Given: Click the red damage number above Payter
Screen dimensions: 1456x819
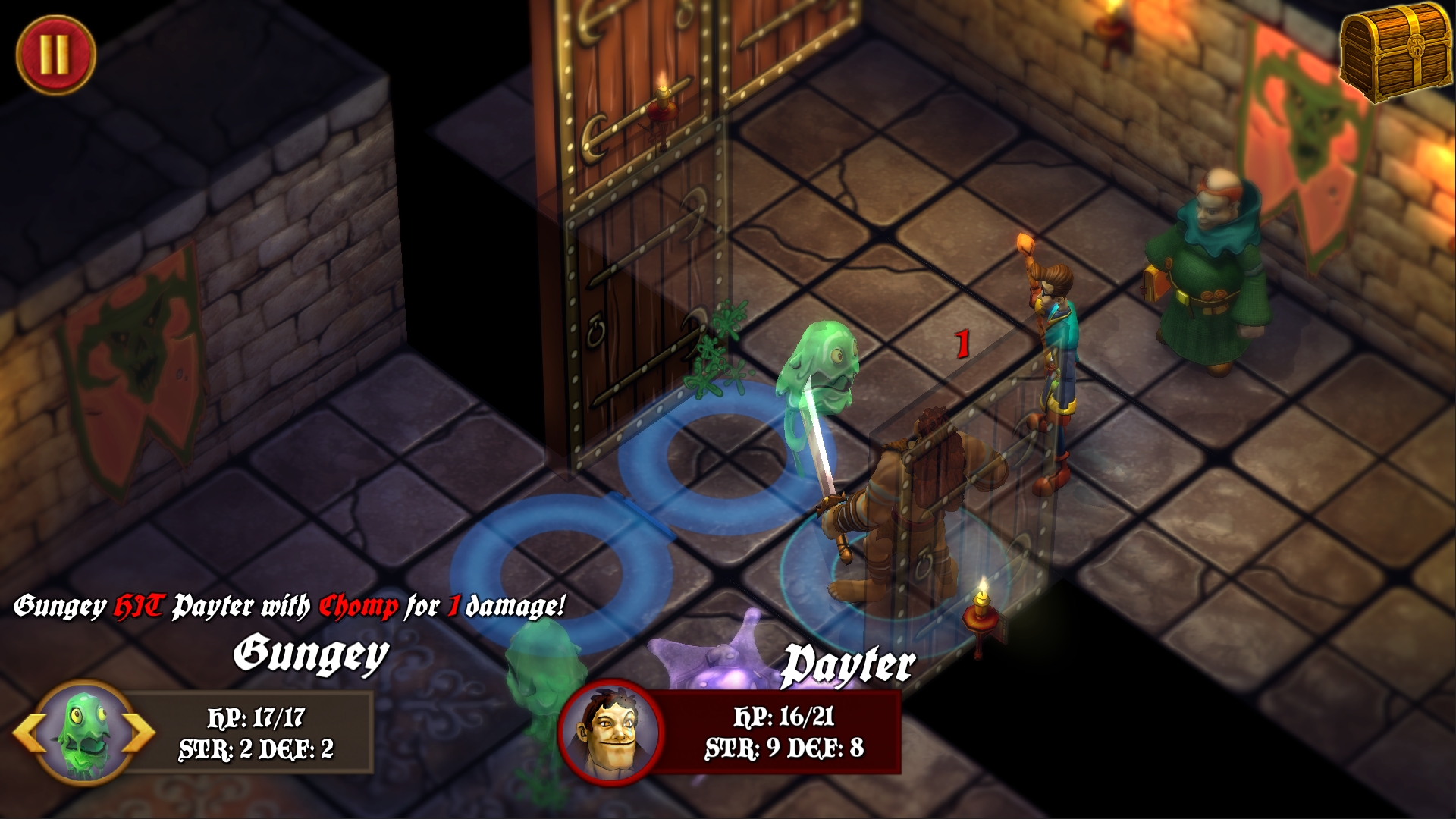Looking at the screenshot, I should pos(962,345).
